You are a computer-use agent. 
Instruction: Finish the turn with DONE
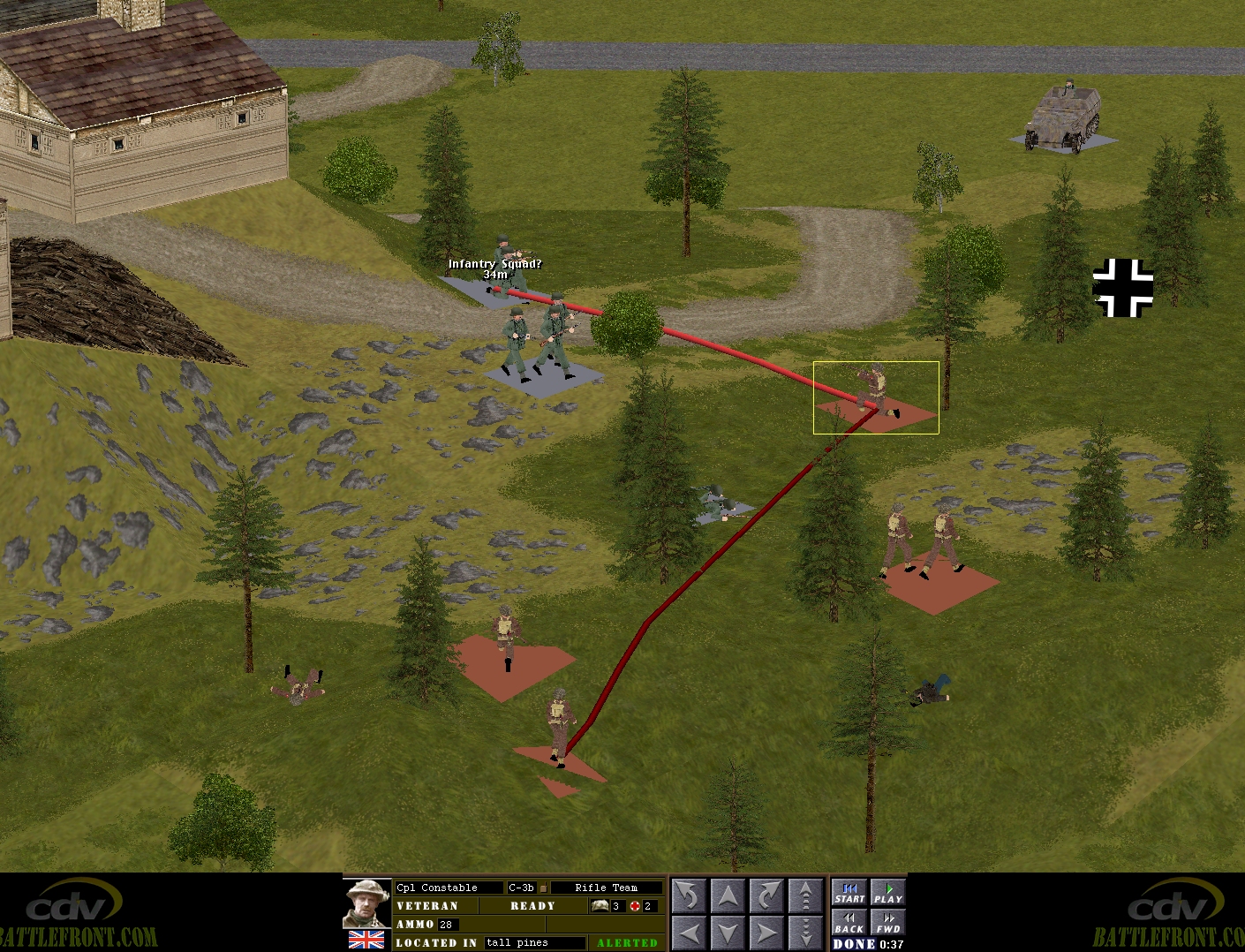[x=854, y=944]
